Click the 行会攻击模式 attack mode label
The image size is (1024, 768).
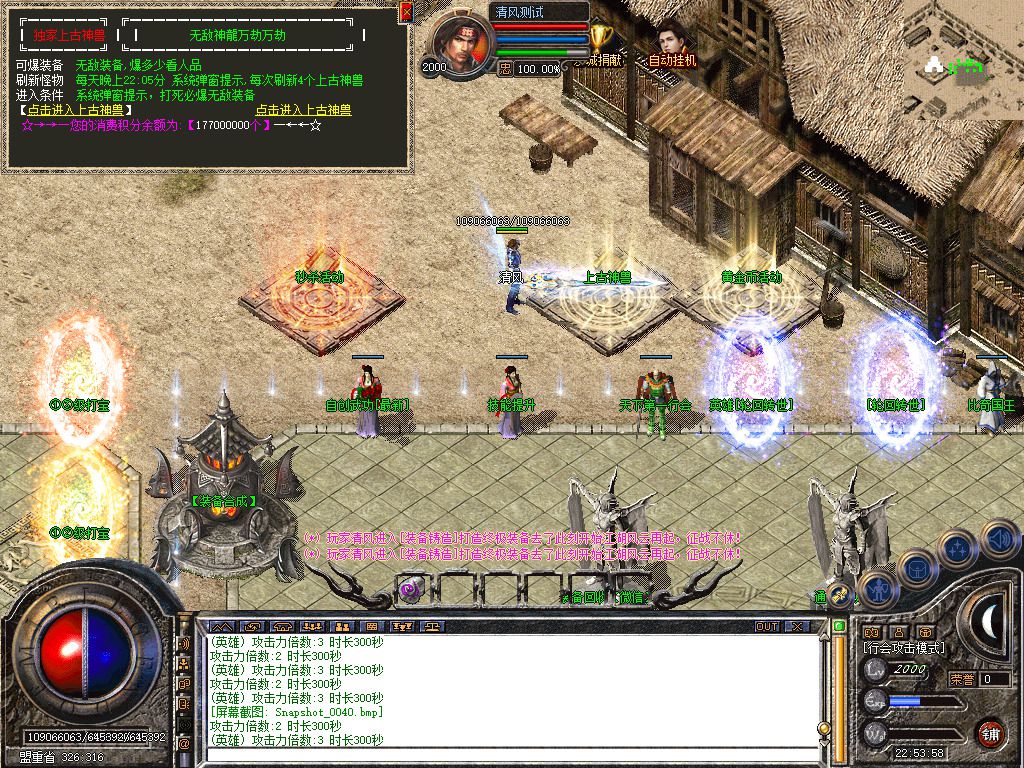(x=904, y=648)
